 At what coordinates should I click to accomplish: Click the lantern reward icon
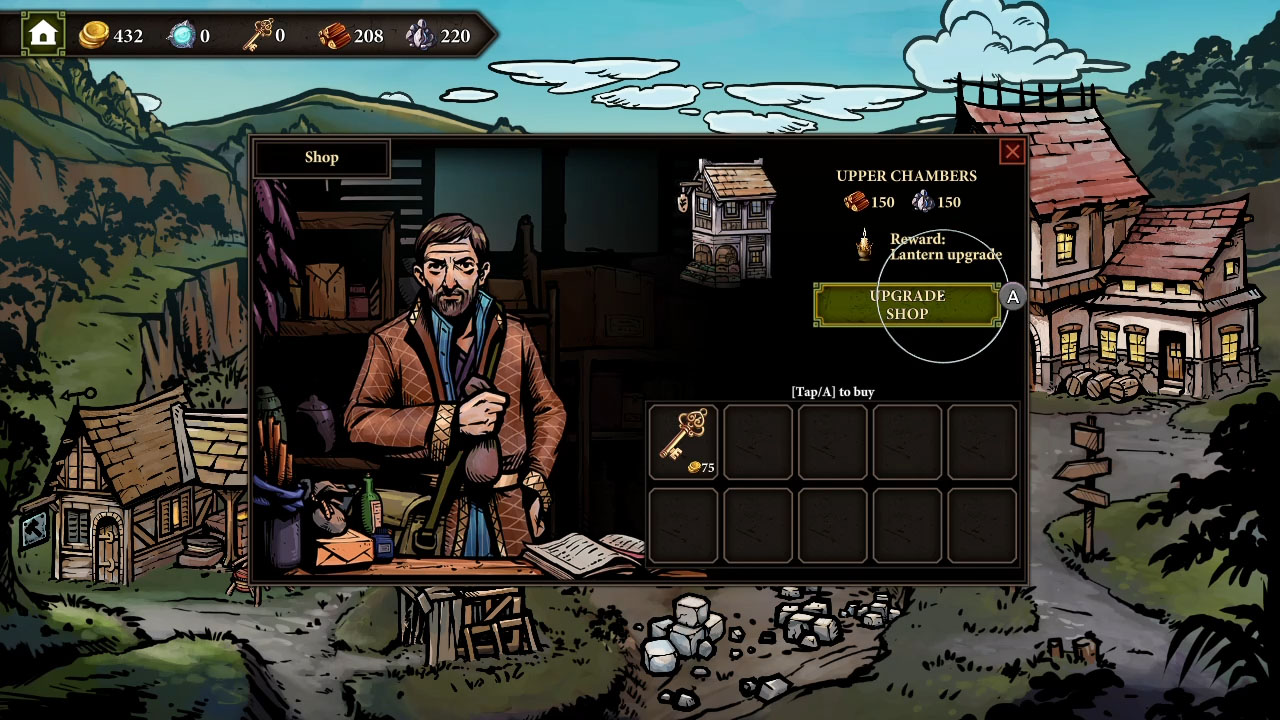click(x=864, y=244)
